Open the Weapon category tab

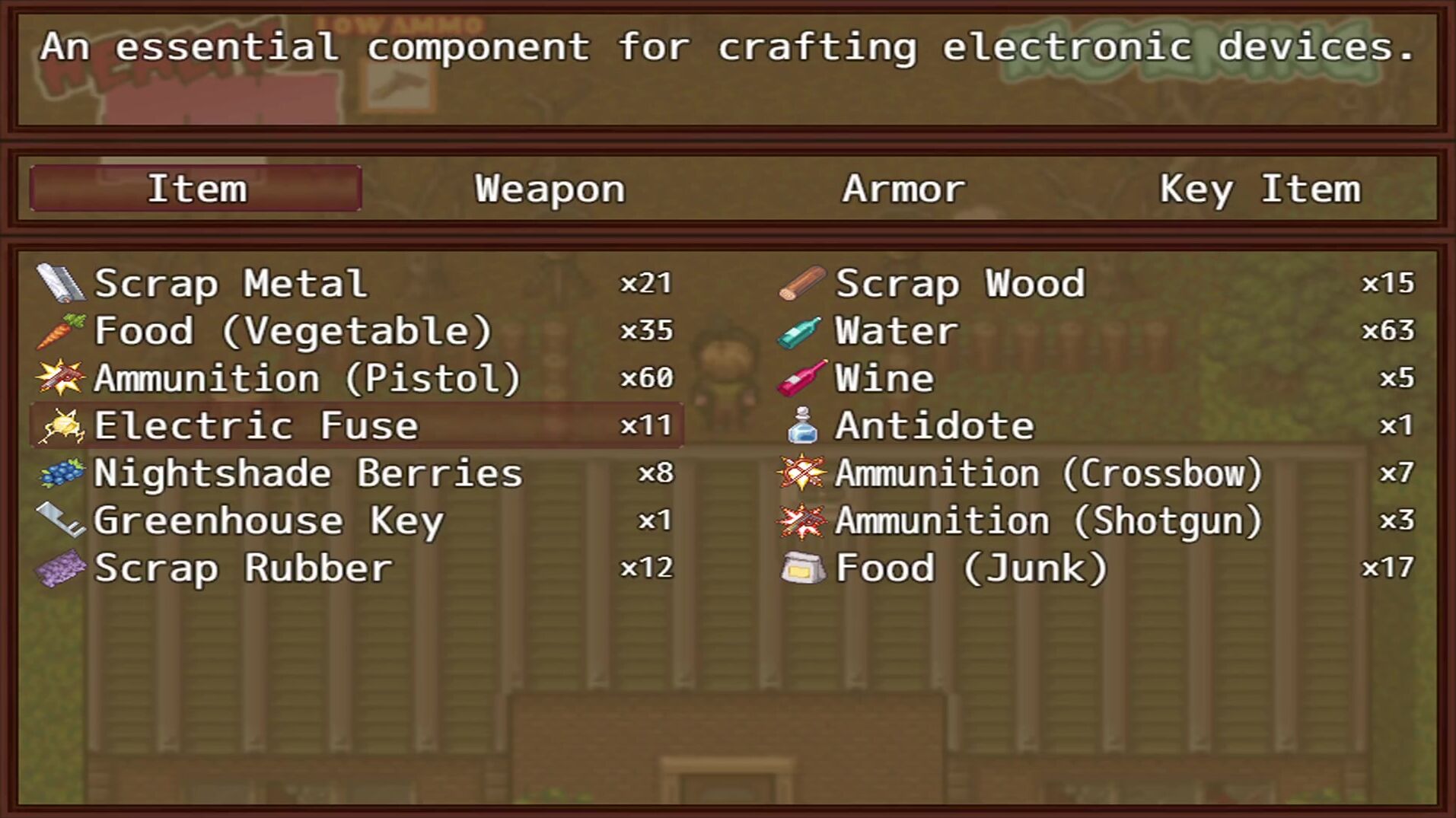(550, 189)
